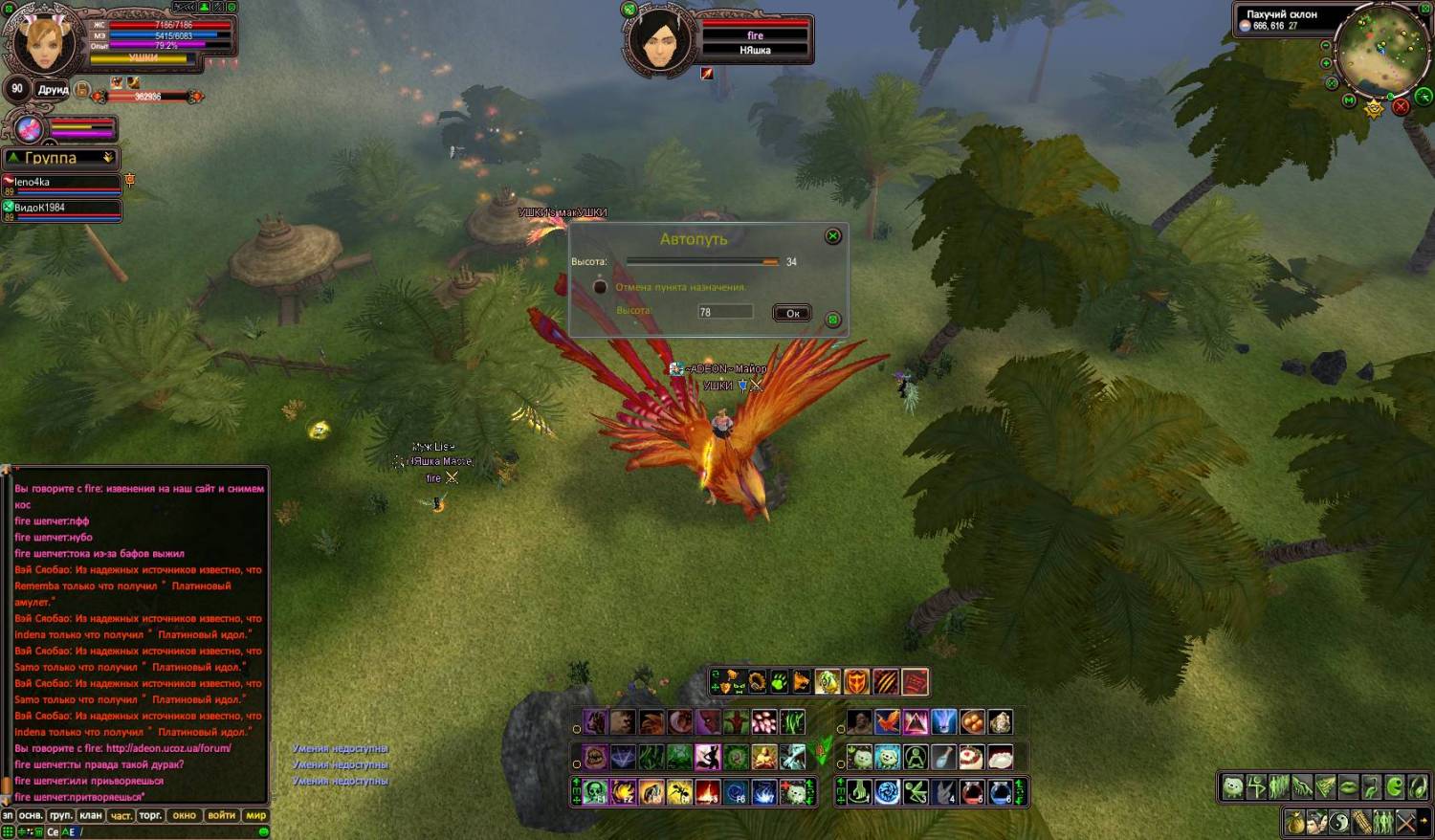Switch chat to the клан tab

(91, 815)
